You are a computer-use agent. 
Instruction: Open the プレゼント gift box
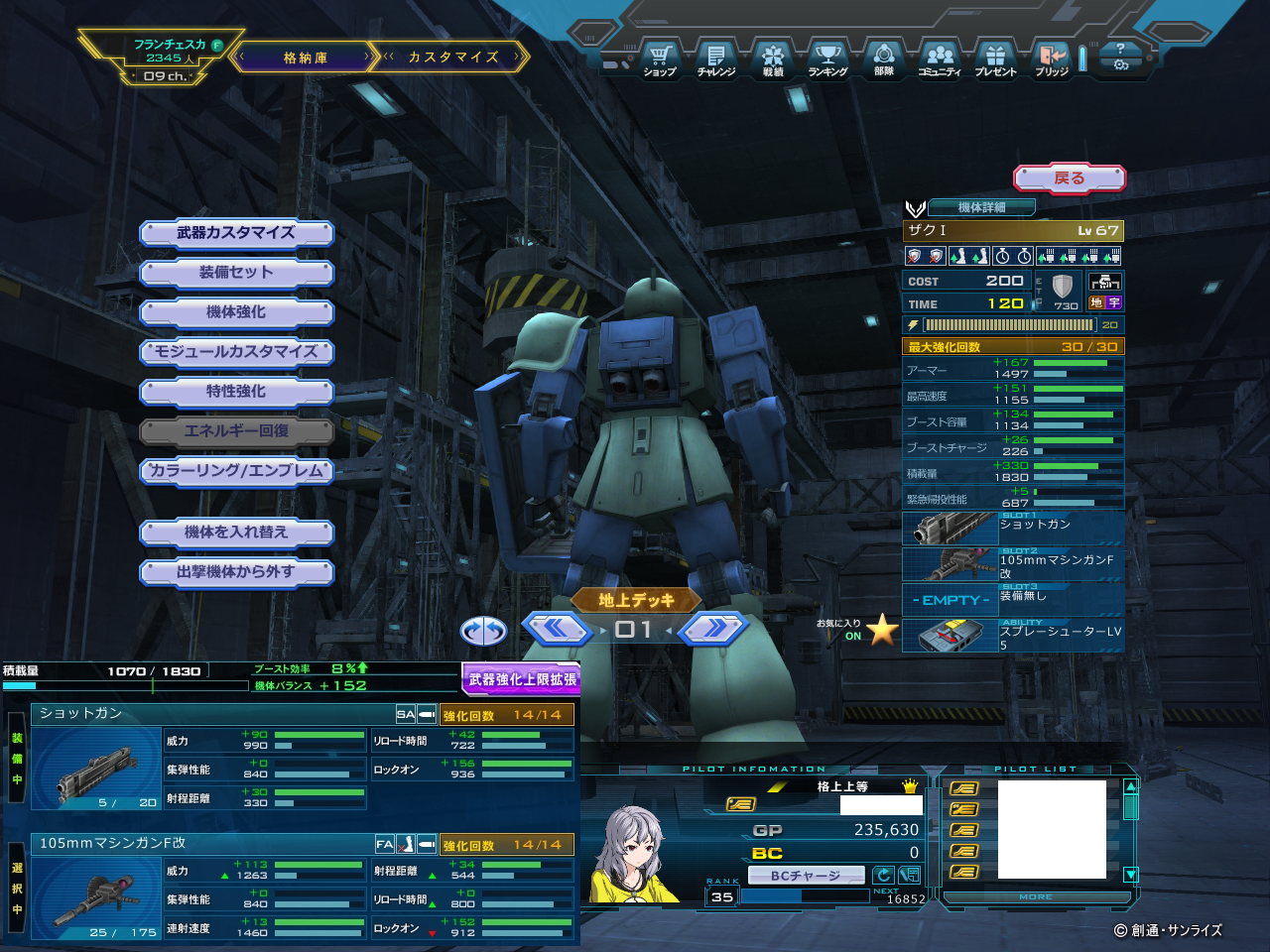tap(995, 59)
